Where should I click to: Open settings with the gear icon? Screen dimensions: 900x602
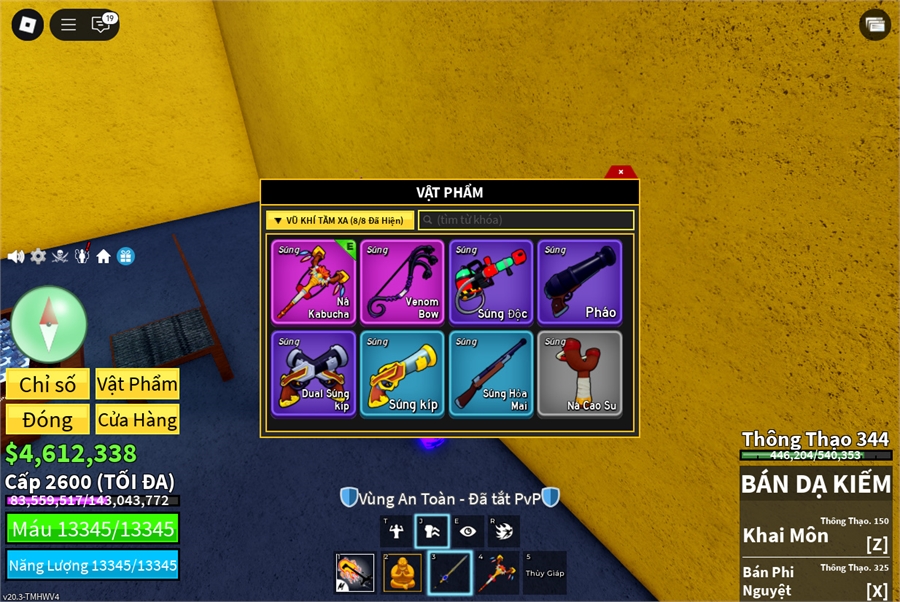38,256
